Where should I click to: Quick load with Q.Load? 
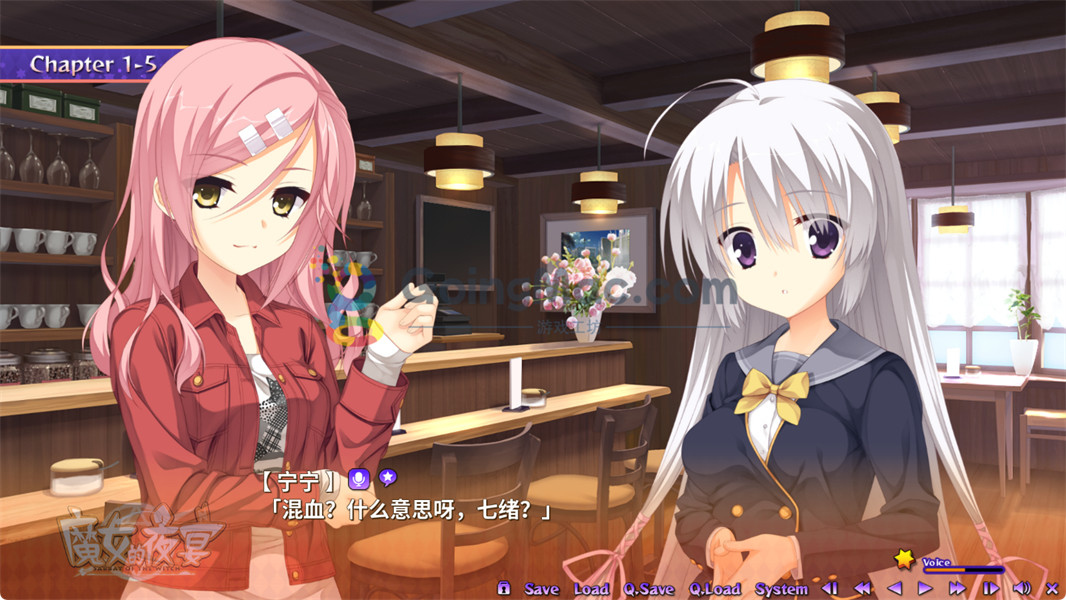(x=715, y=589)
